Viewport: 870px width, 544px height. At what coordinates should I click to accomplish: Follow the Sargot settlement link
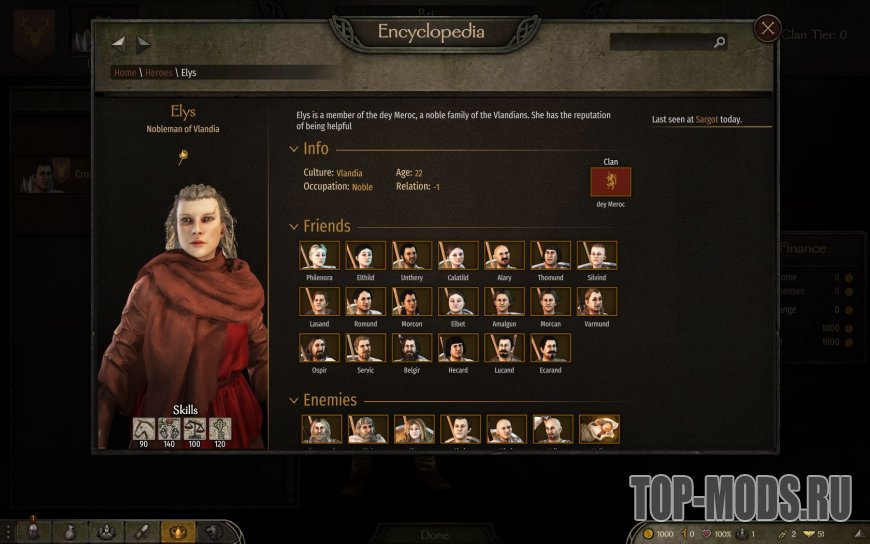coord(707,120)
